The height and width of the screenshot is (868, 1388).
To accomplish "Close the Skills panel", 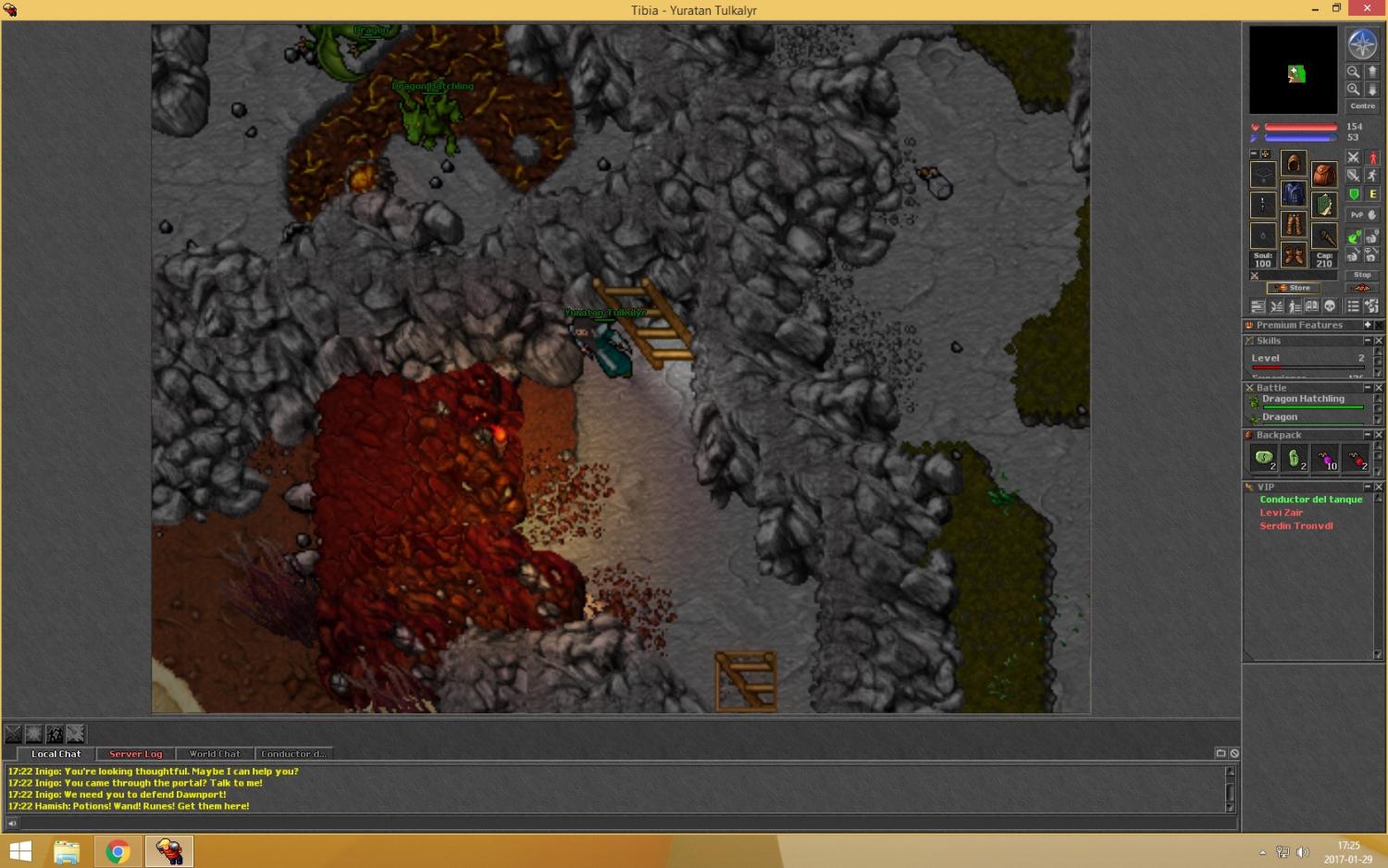I will (x=1379, y=341).
